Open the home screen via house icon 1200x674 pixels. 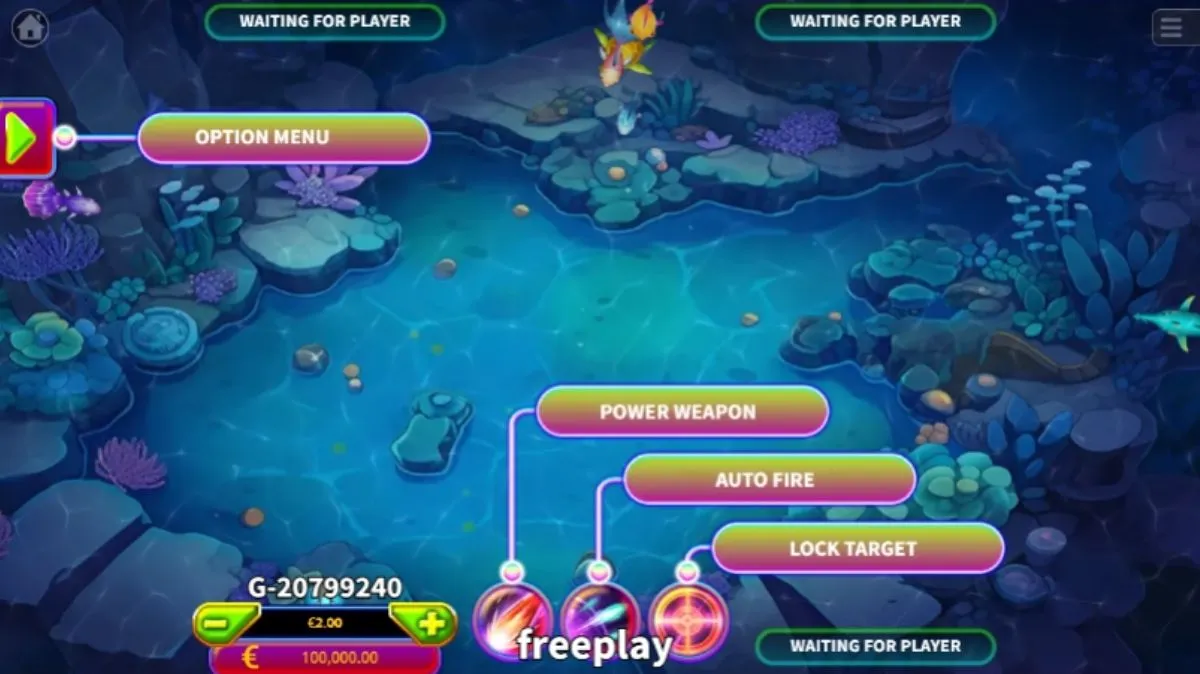point(30,28)
